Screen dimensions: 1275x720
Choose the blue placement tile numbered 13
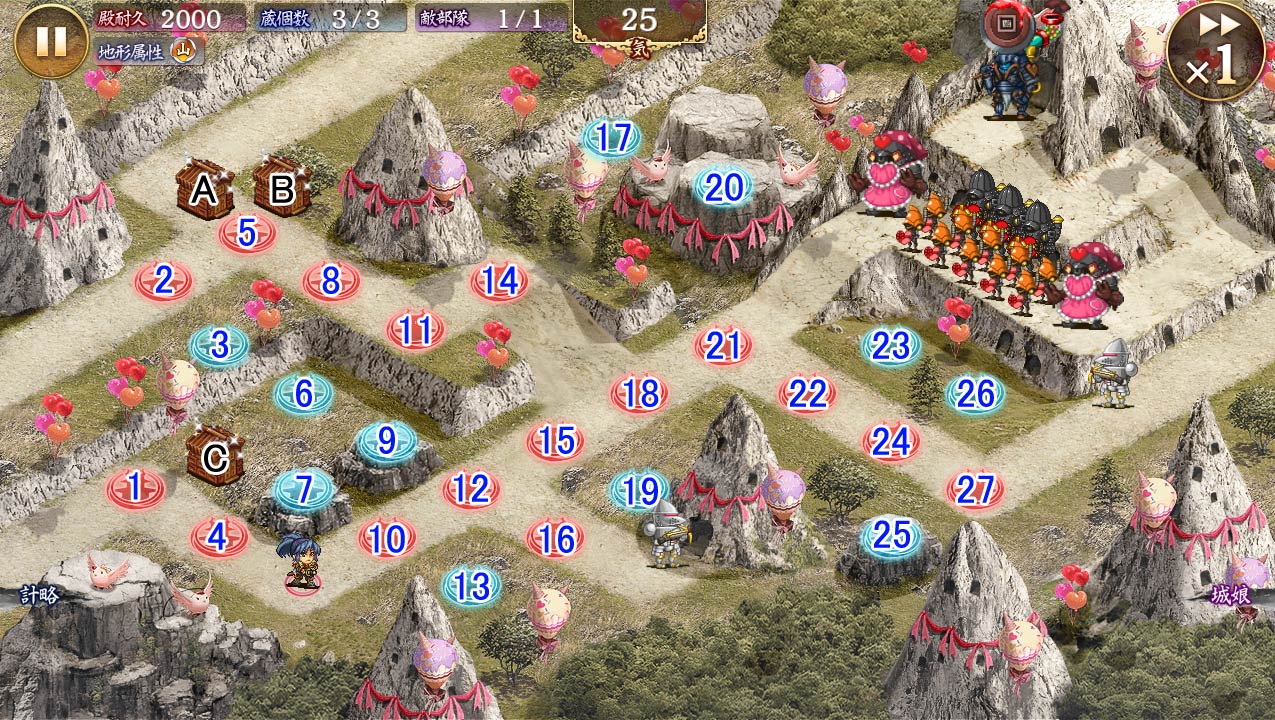(x=471, y=587)
